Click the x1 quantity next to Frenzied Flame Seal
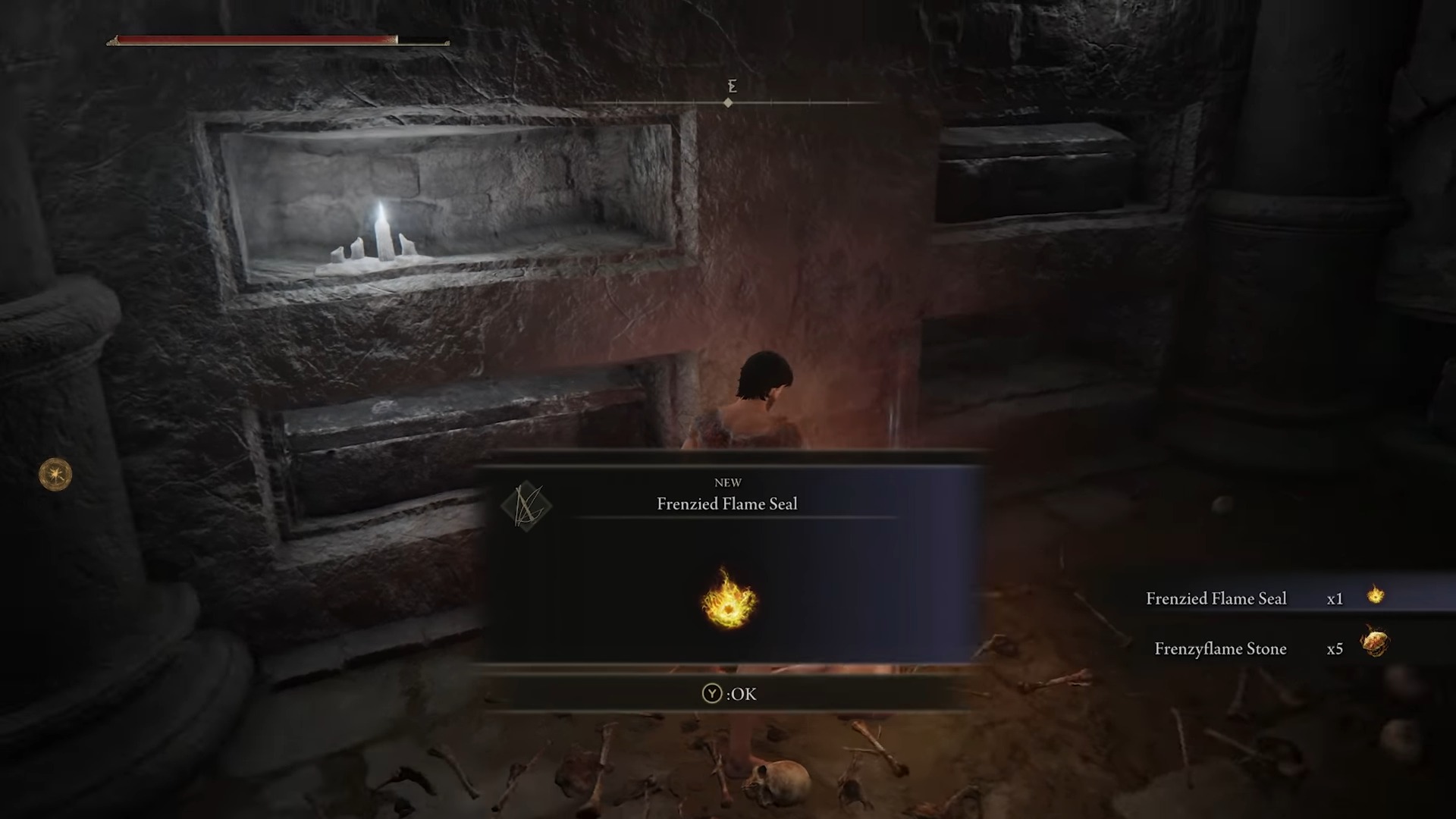This screenshot has width=1456, height=819. click(x=1336, y=598)
